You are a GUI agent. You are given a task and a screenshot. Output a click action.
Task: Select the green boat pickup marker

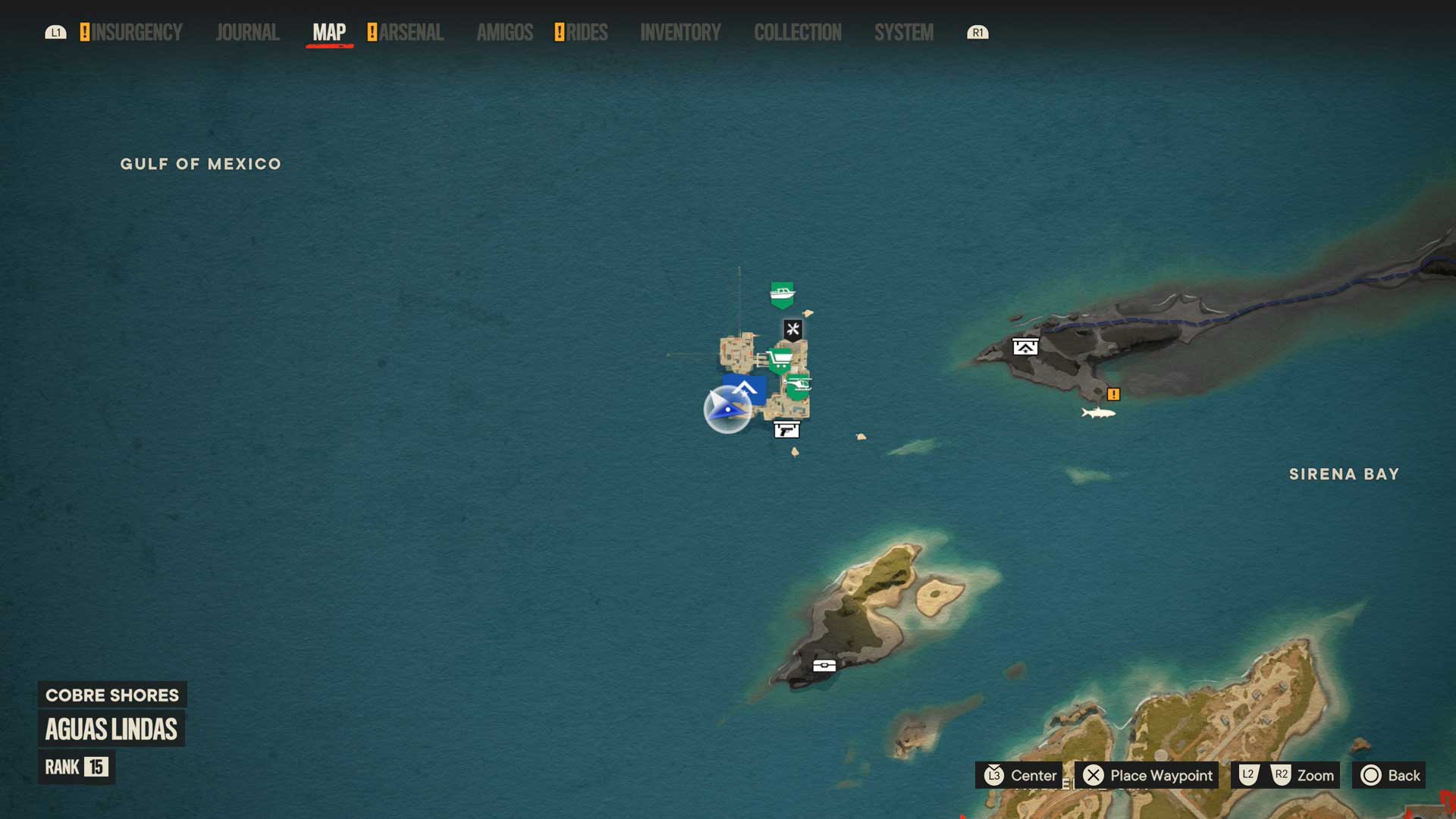pos(782,294)
